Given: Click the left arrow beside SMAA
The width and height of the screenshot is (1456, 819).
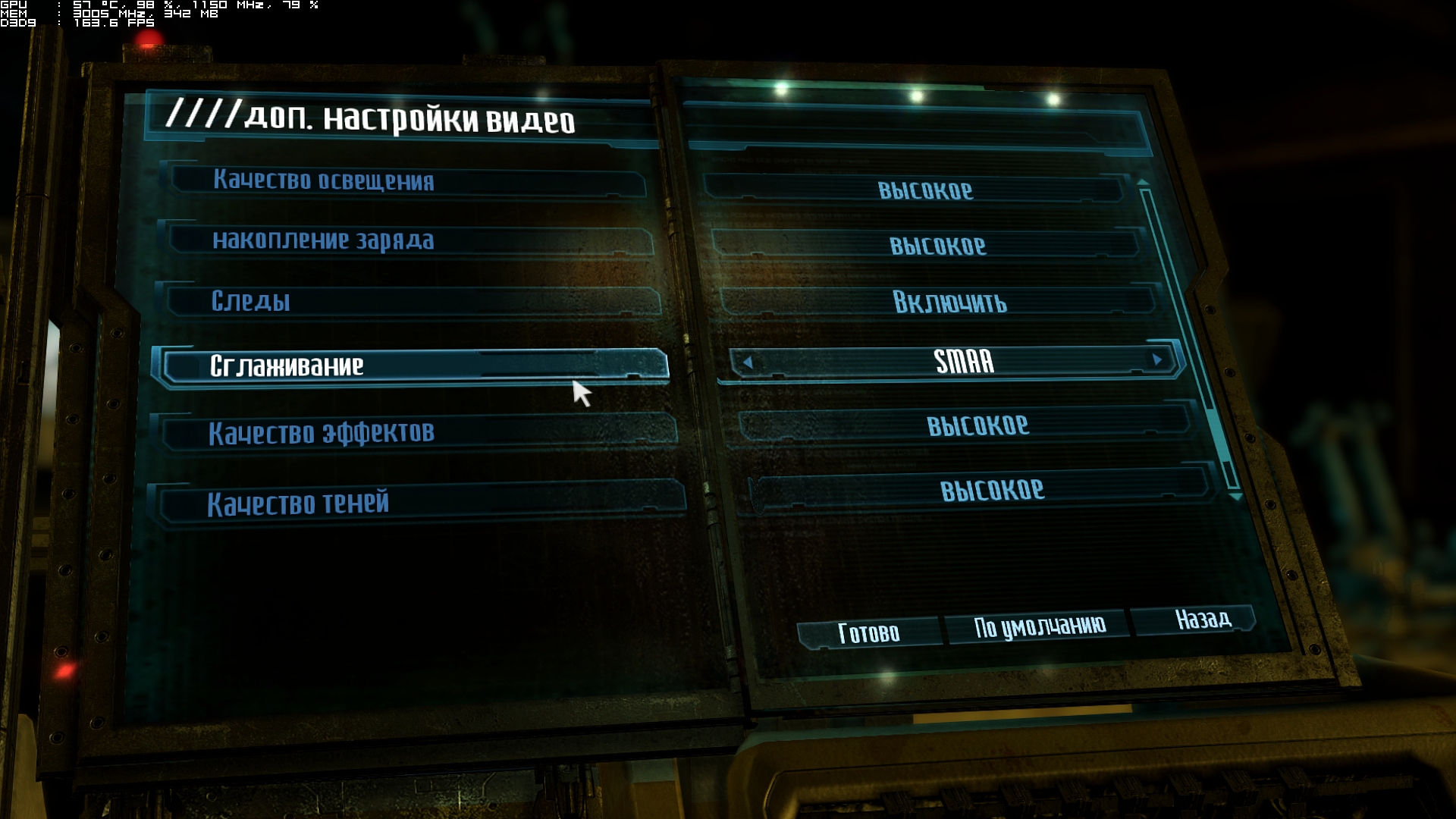Looking at the screenshot, I should click(x=748, y=362).
